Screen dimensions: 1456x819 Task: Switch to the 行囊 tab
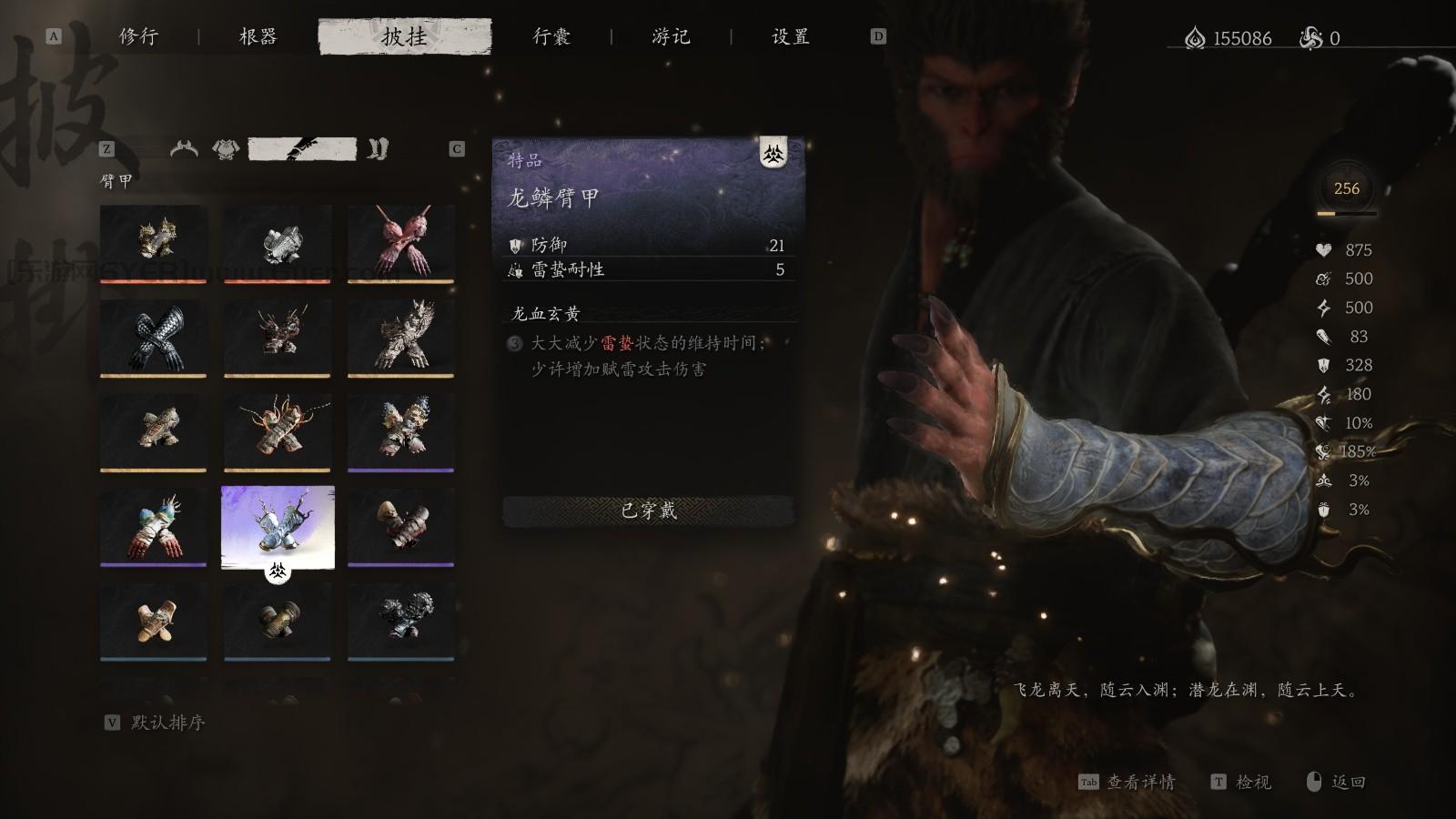(x=551, y=37)
